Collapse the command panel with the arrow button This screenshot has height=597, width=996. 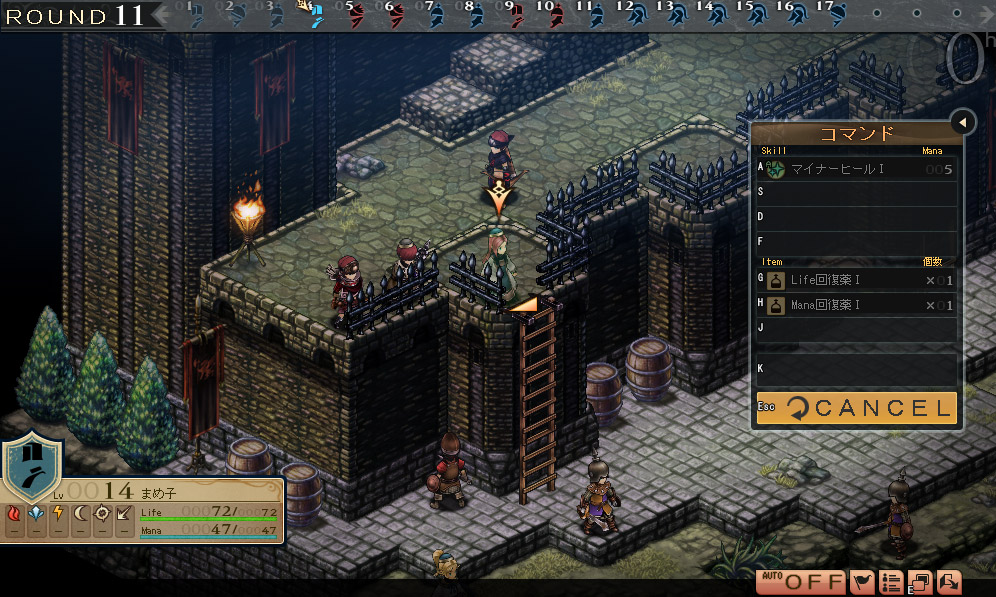coord(962,122)
